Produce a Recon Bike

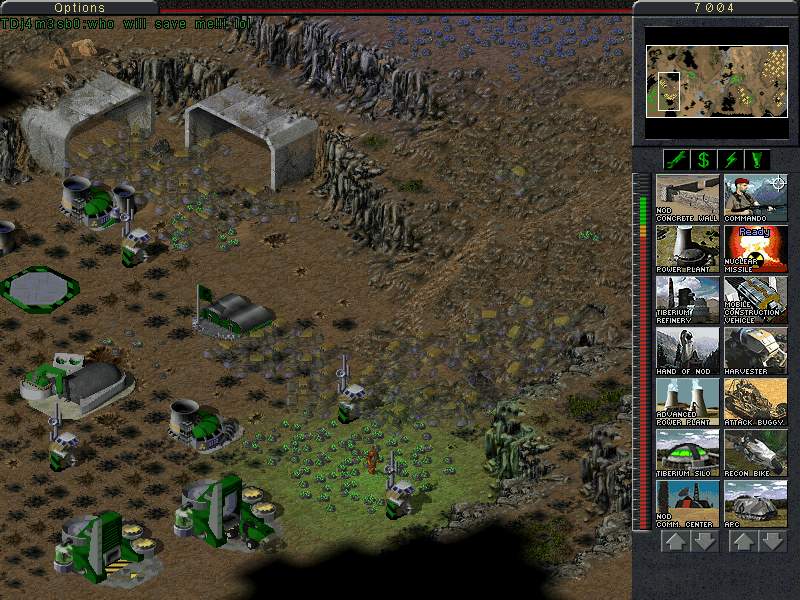(755, 453)
